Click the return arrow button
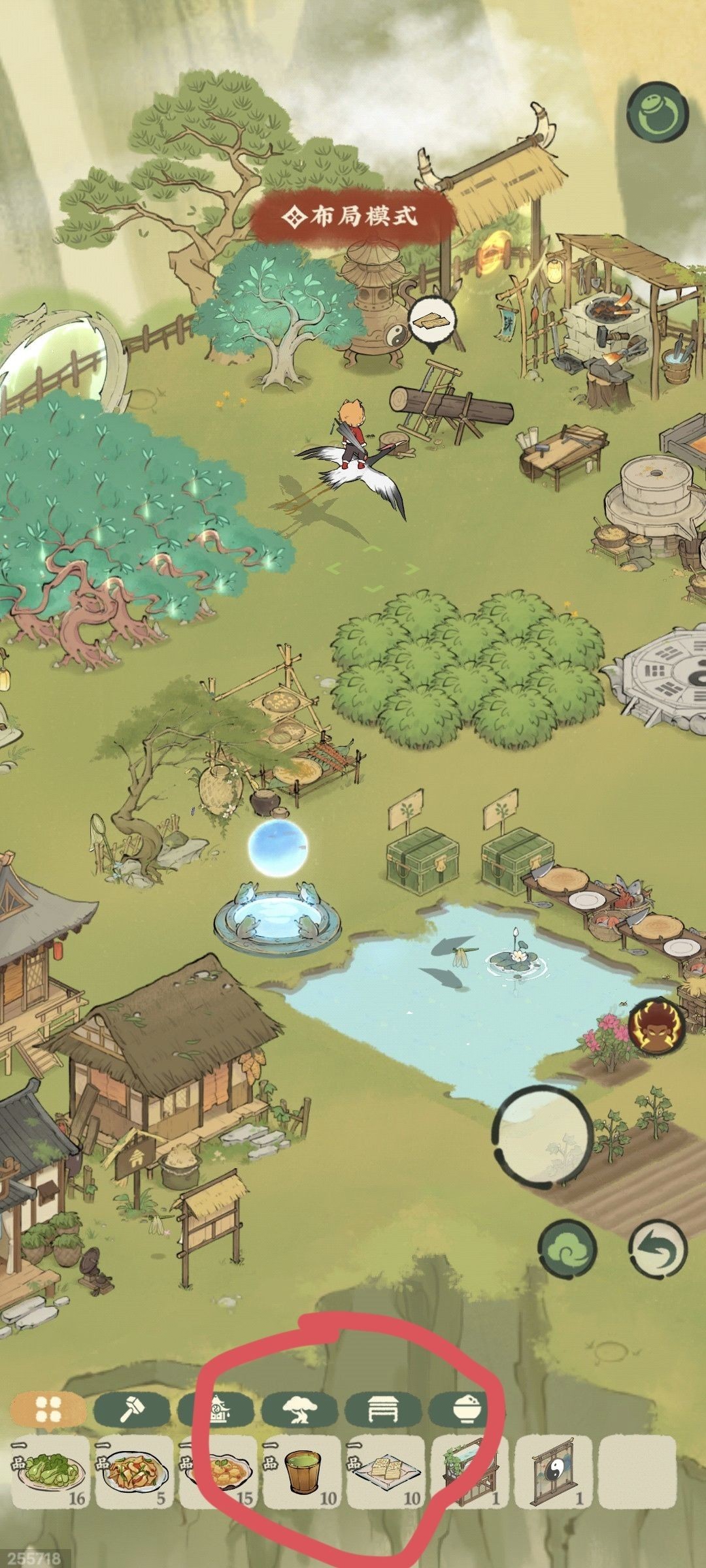The image size is (706, 1568). pos(658,1249)
